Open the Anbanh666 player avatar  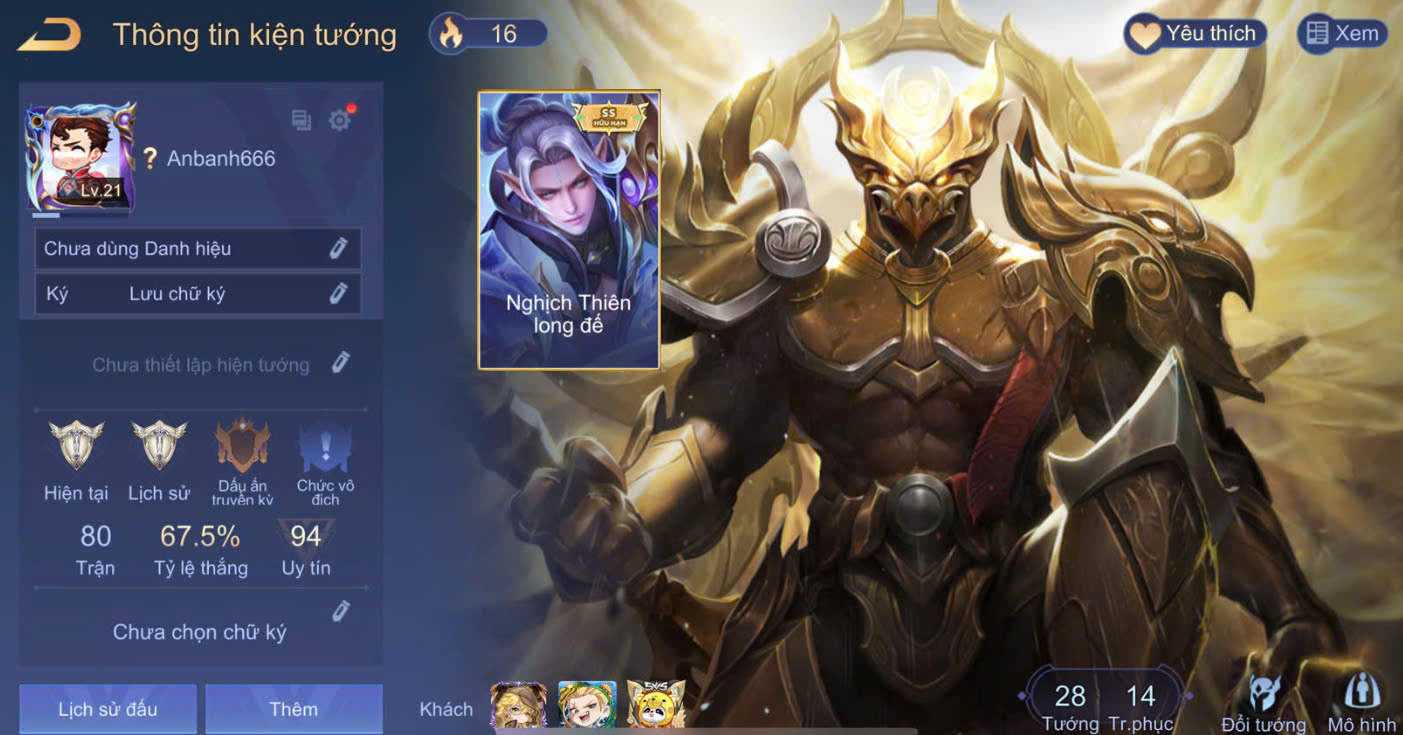click(80, 157)
